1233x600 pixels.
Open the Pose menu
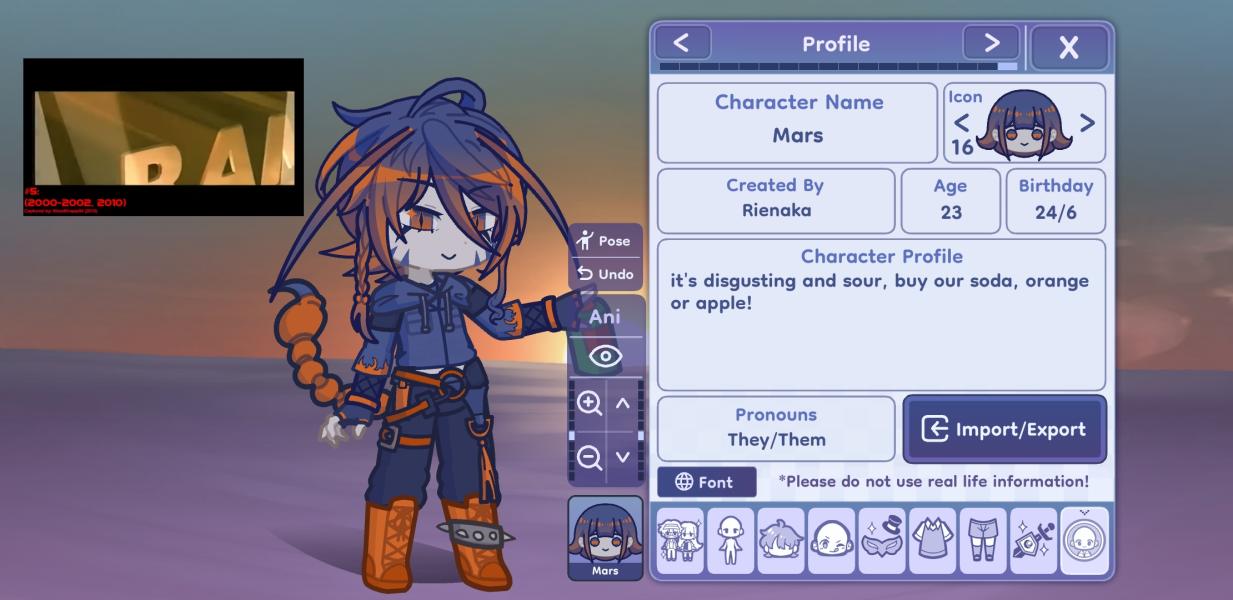click(x=605, y=240)
